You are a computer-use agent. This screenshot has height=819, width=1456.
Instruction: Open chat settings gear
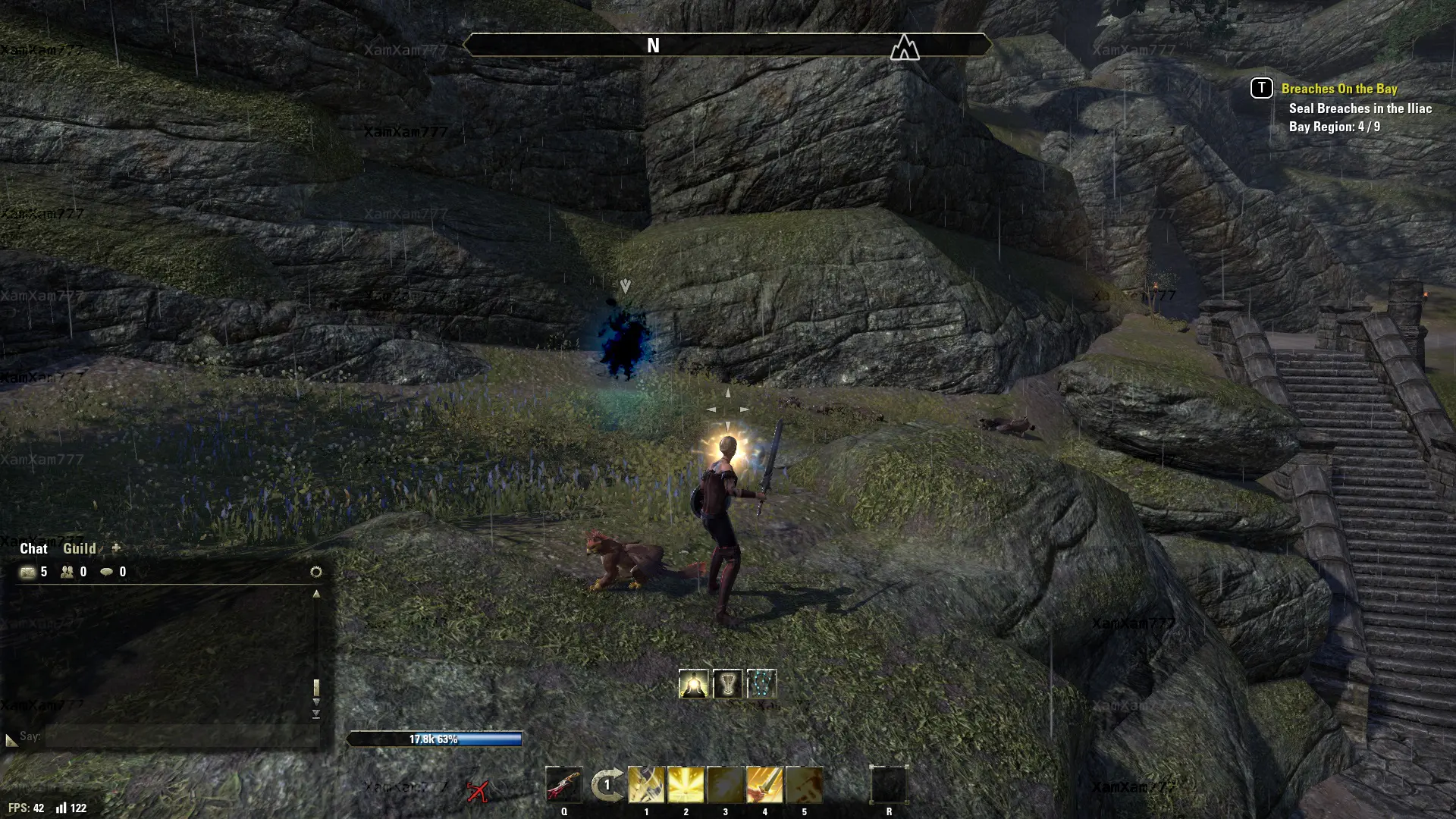pos(316,572)
